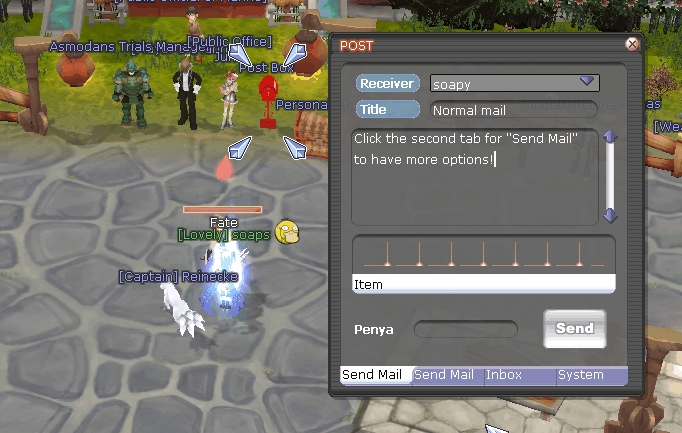Click the message scrollbar's up arrow

tap(611, 137)
